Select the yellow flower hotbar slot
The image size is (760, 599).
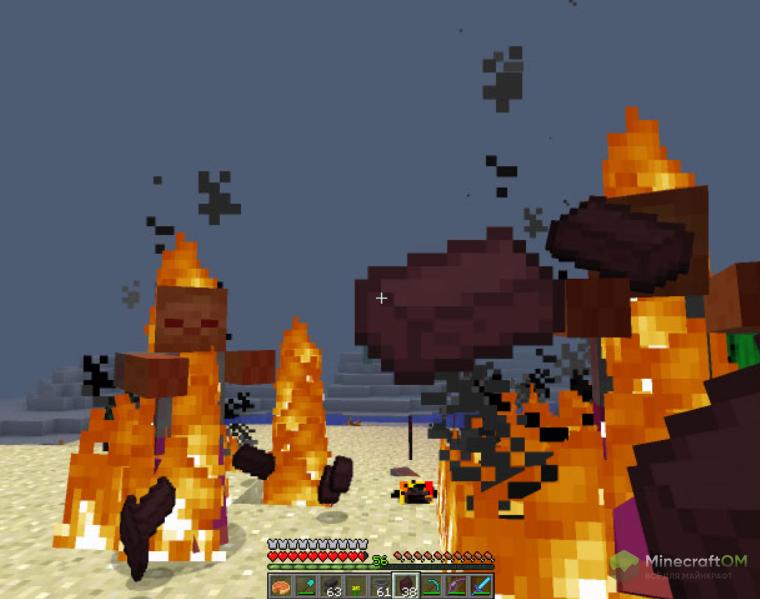pyautogui.click(x=355, y=586)
